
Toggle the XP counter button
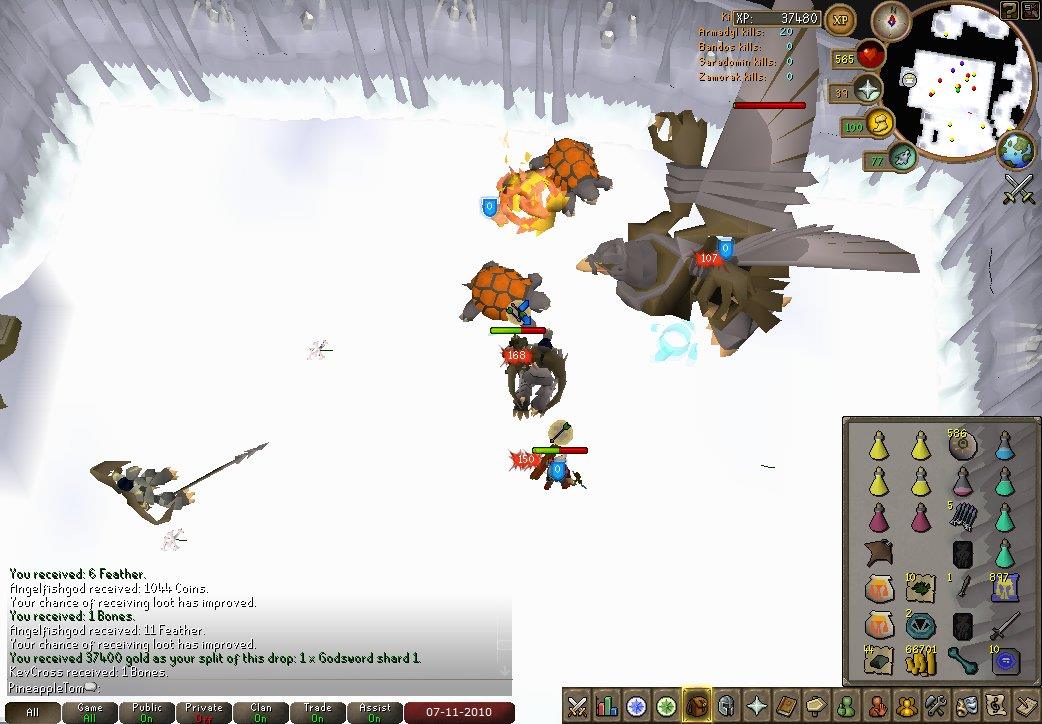(x=840, y=19)
